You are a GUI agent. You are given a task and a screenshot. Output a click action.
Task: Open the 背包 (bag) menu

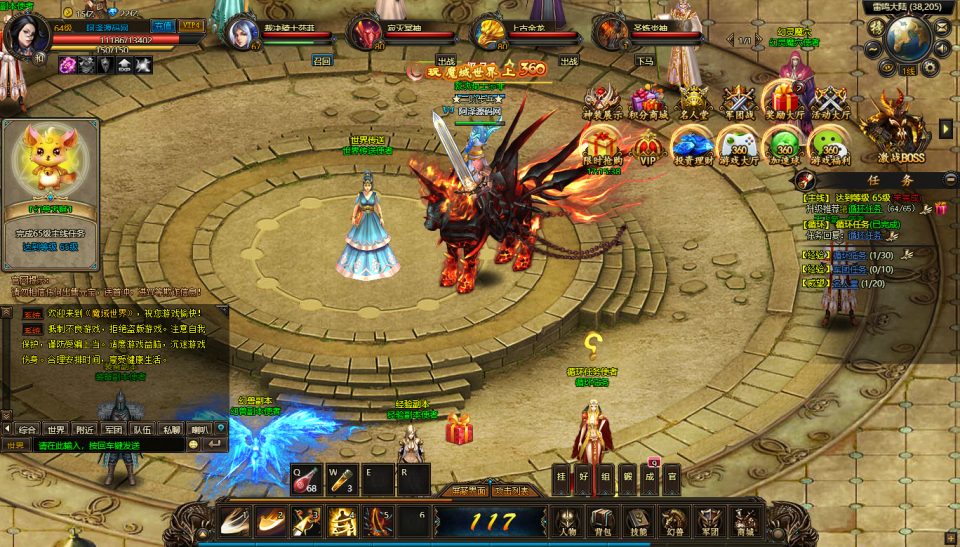click(x=601, y=521)
